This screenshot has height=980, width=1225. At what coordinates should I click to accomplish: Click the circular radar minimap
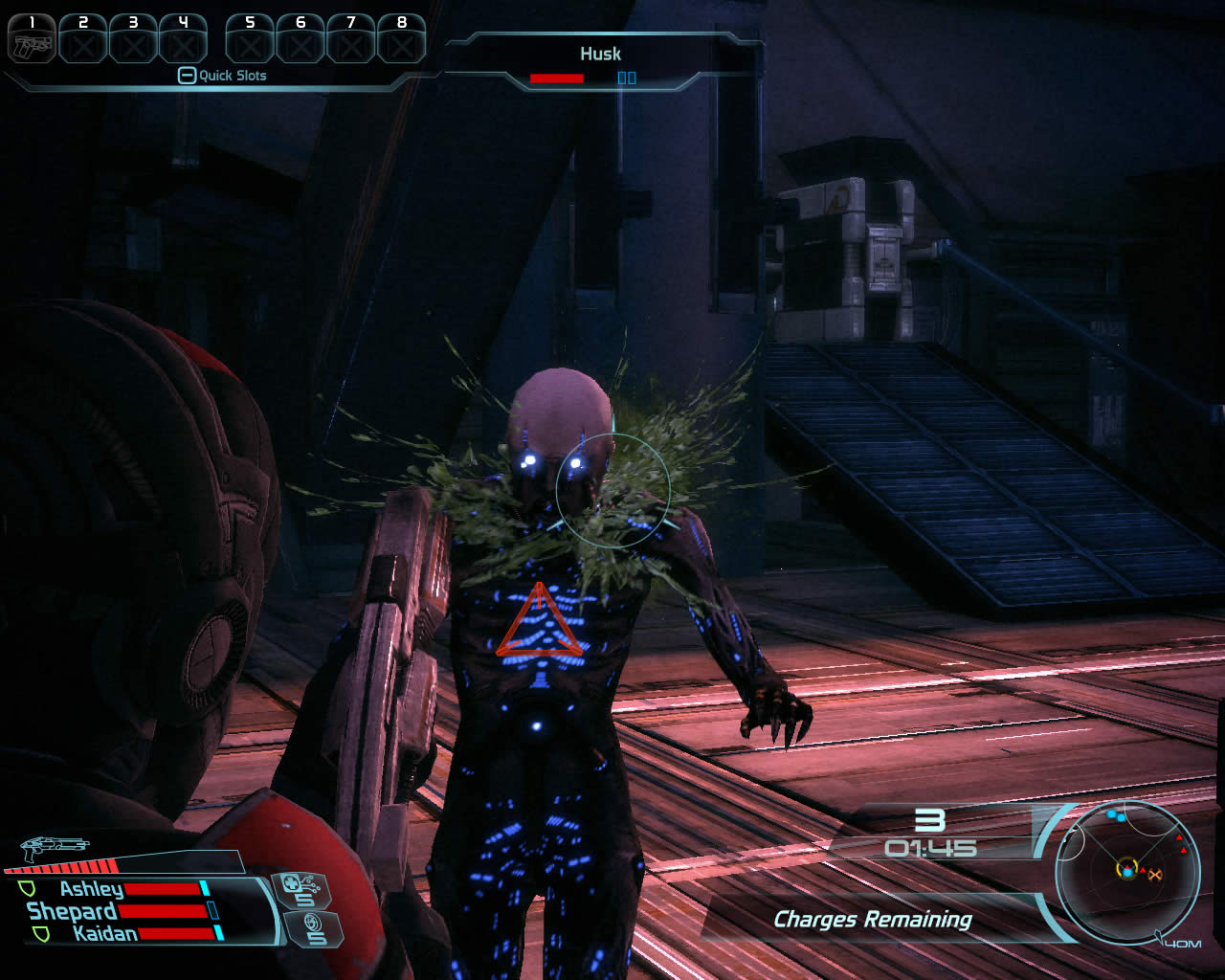(x=1125, y=869)
